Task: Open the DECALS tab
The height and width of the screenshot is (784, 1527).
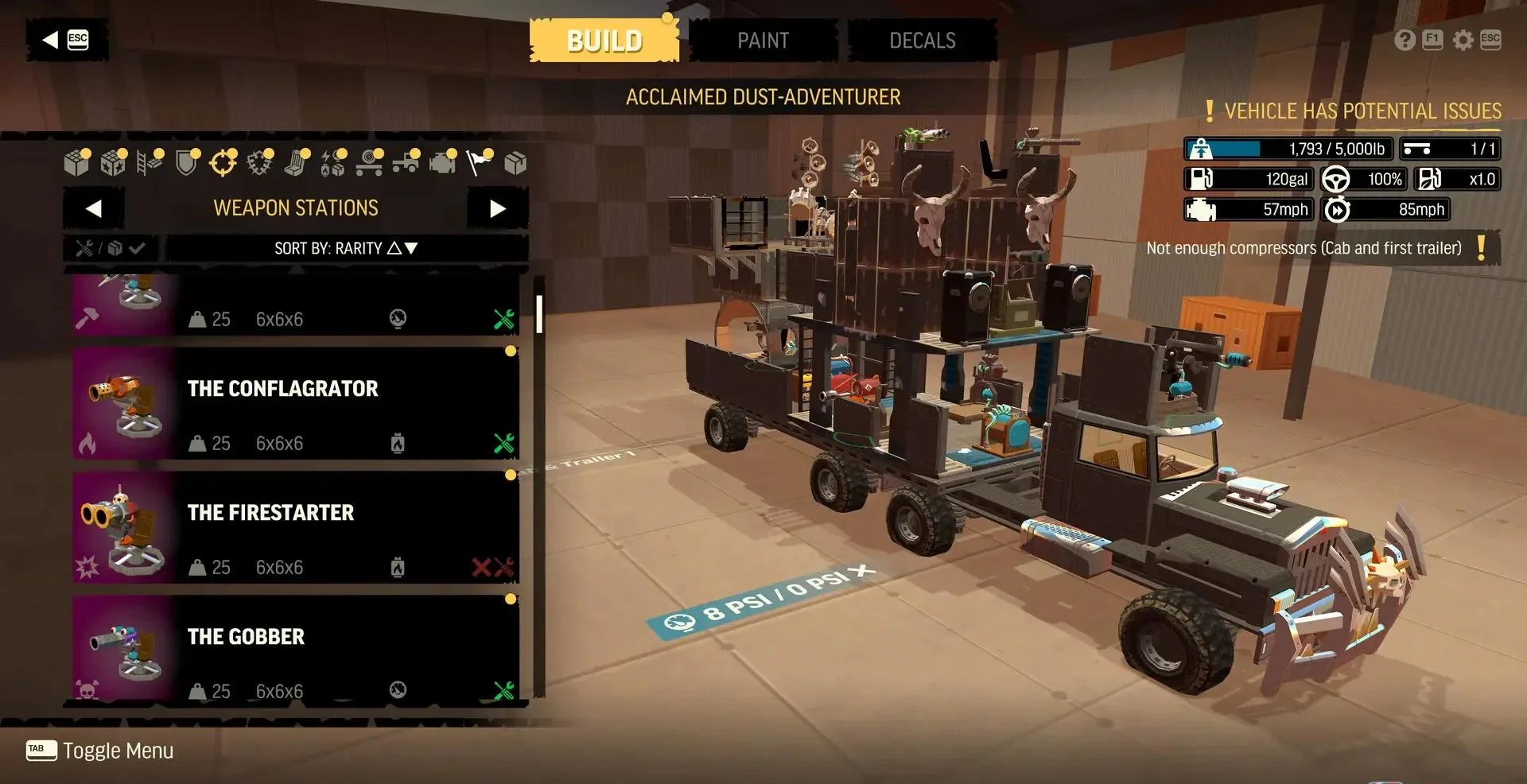Action: (x=922, y=41)
